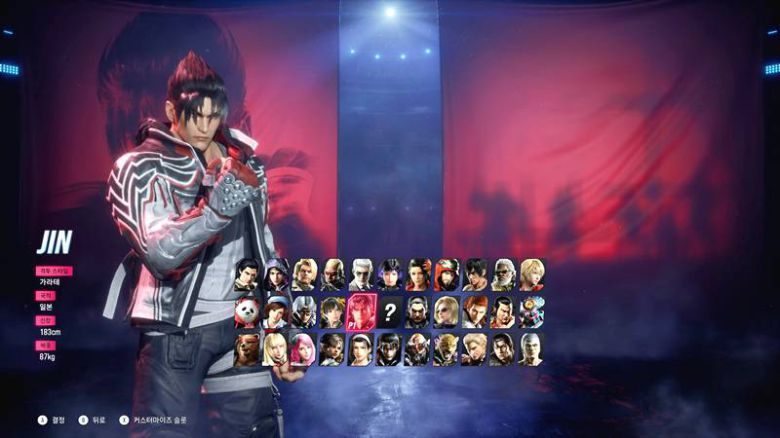Select the Panda character portrait
The image size is (780, 438).
coord(247,312)
